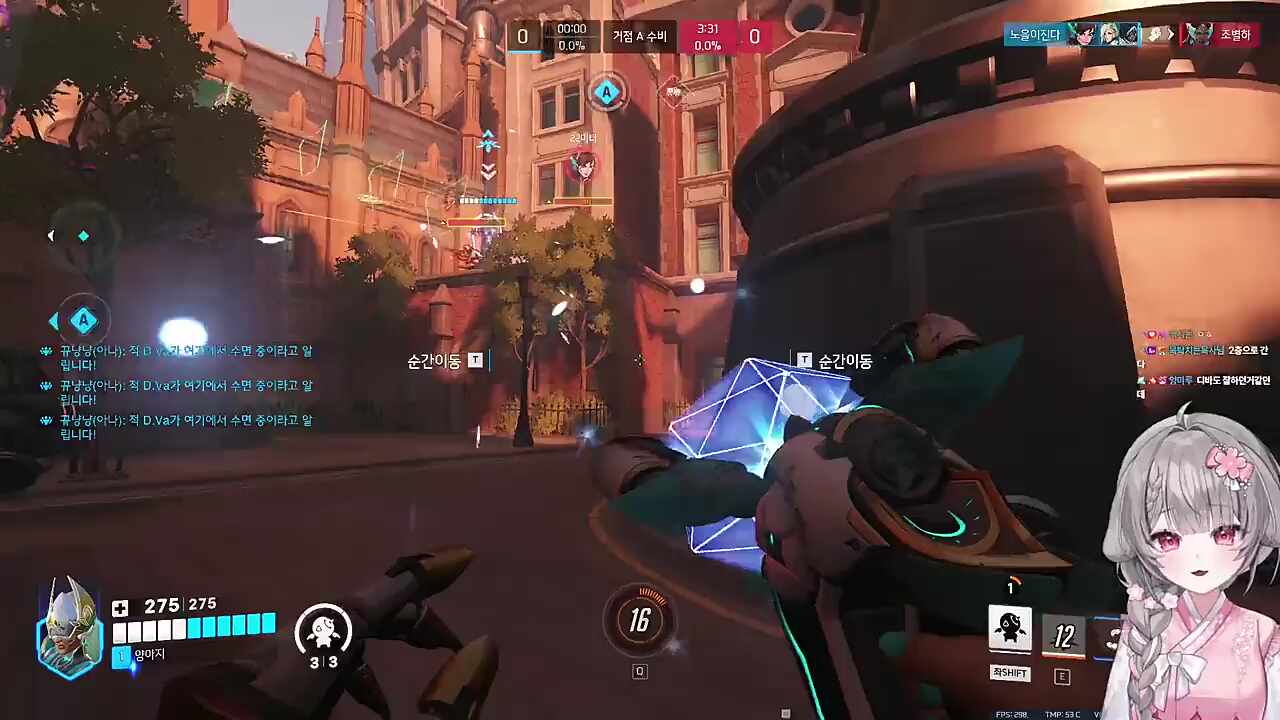The image size is (1280, 720).
Task: Click the left 순간이동 teleport prompt
Action: (436, 361)
